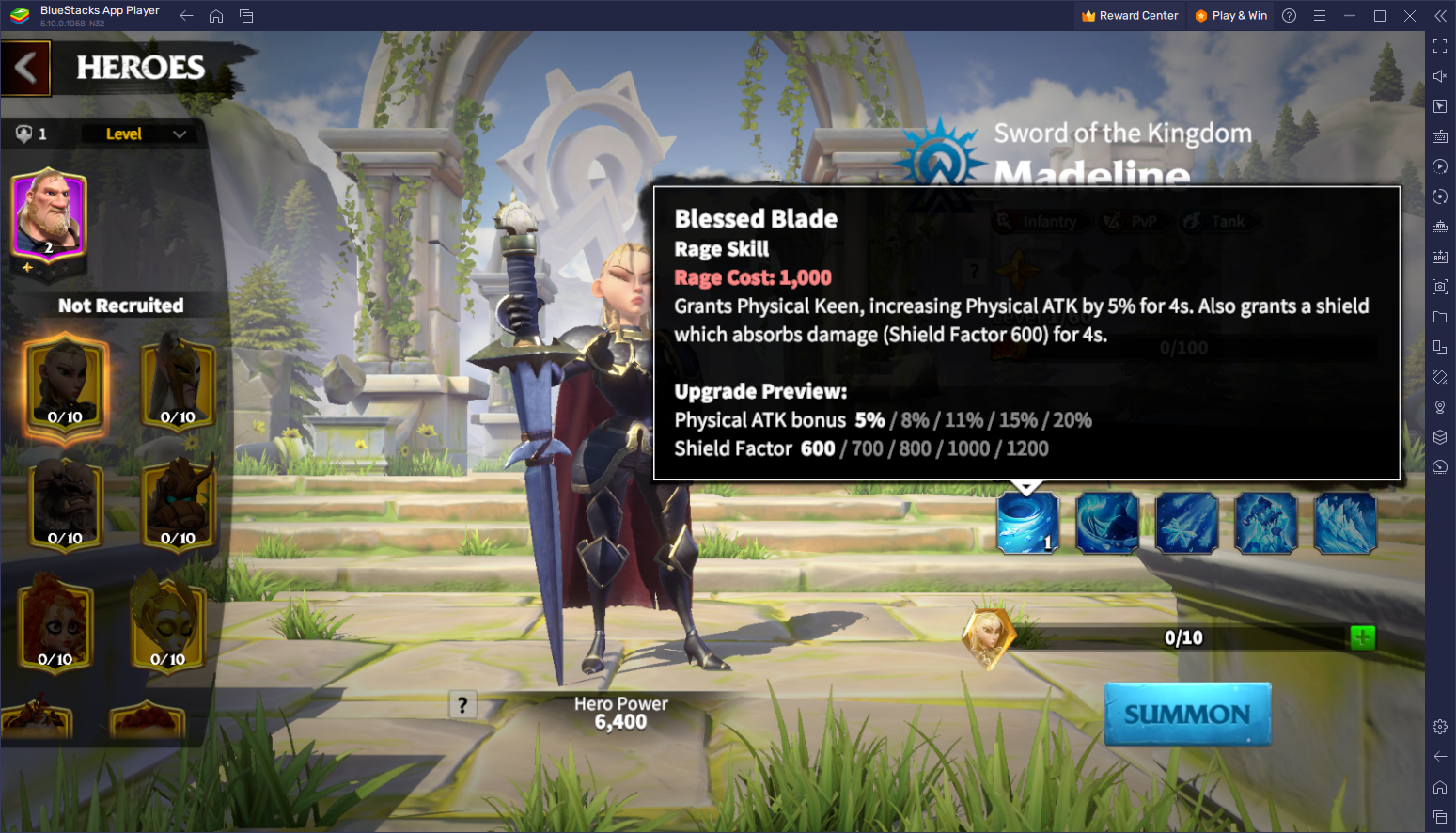This screenshot has width=1456, height=833.
Task: Summon the hero Madeline
Action: coord(1187,715)
